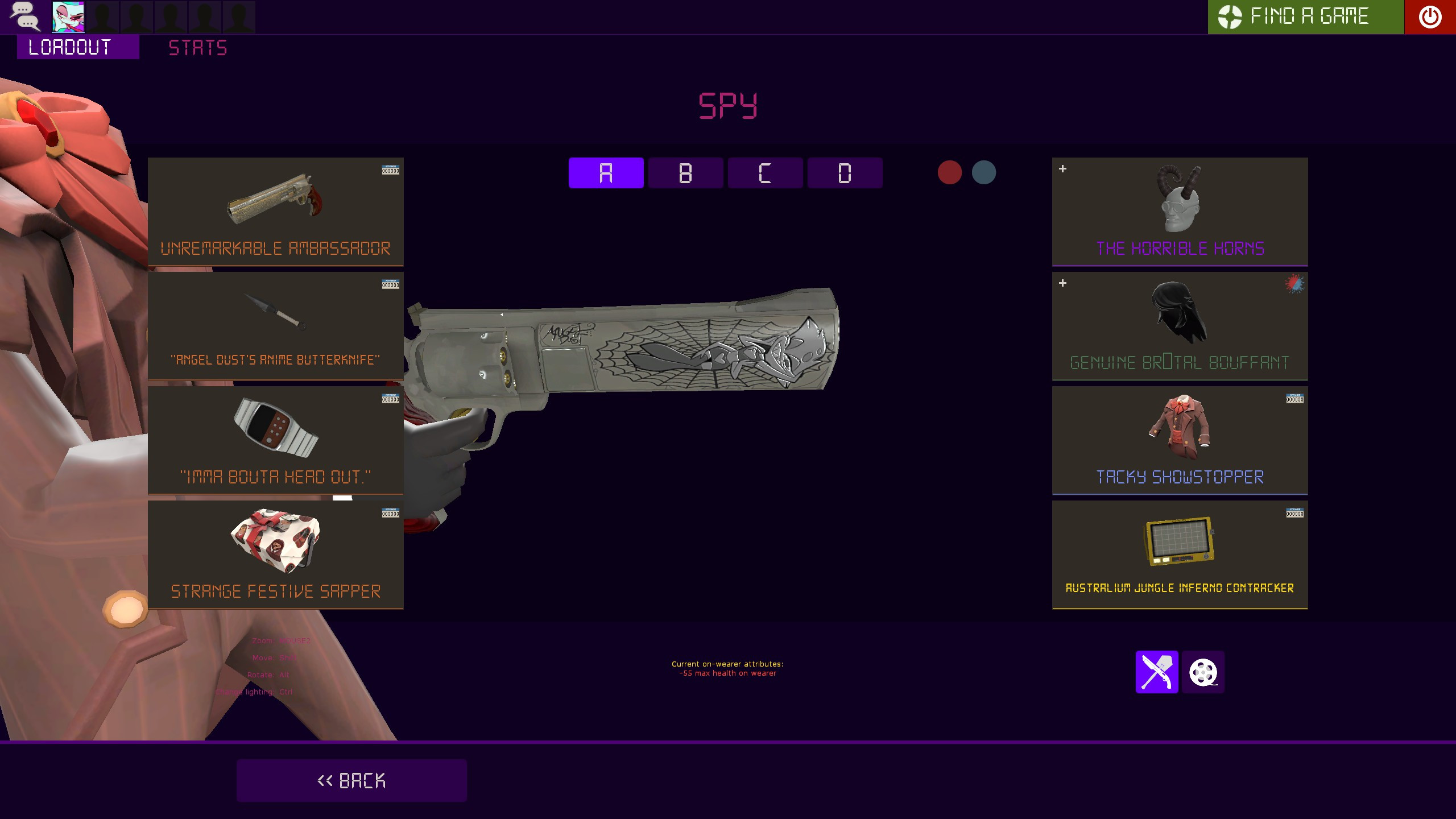Click the strange counter icon on Strange Festive Sapper
Screen dimensions: 1456x819
click(x=391, y=511)
